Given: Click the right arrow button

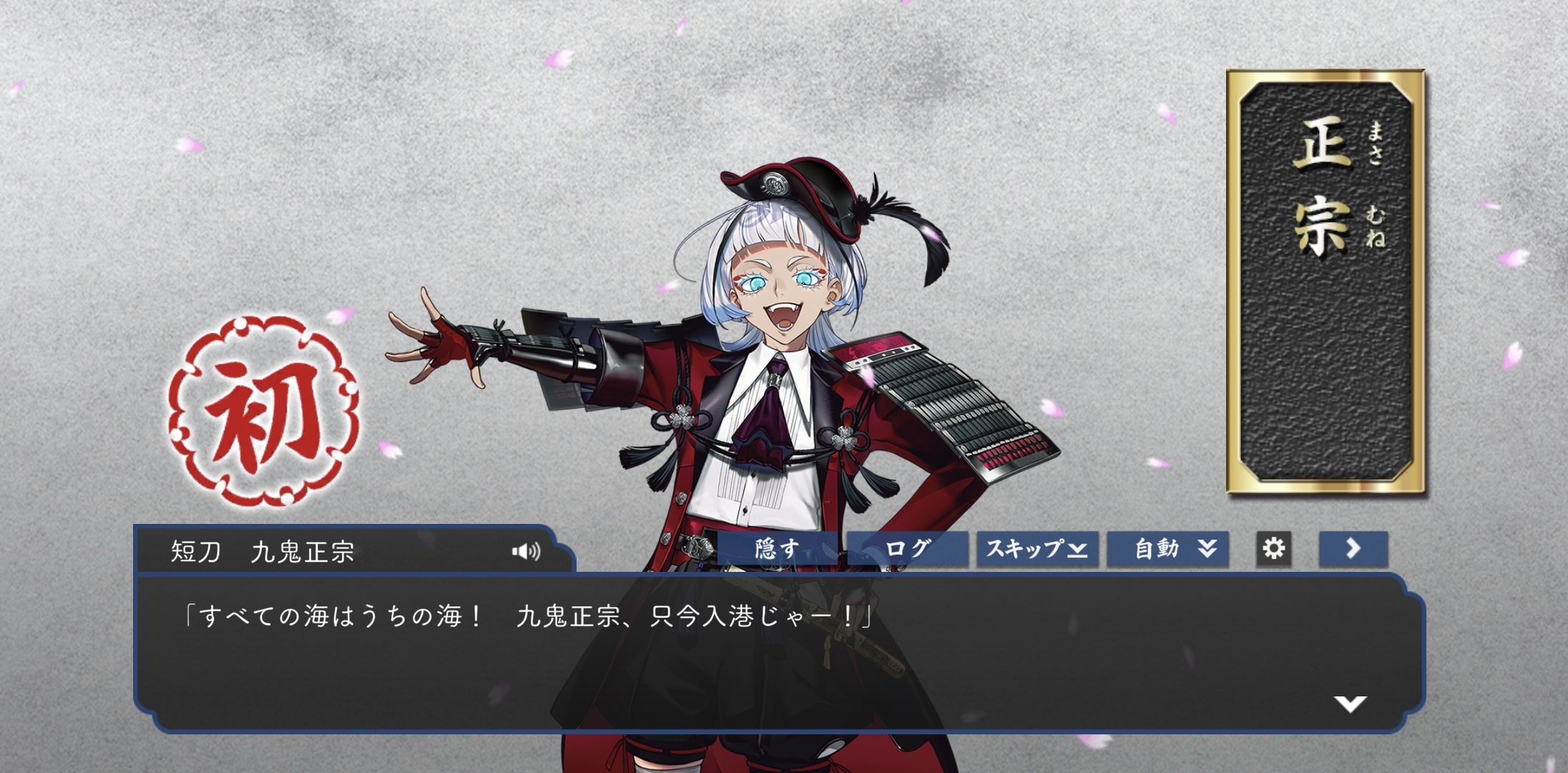Looking at the screenshot, I should [x=1353, y=549].
